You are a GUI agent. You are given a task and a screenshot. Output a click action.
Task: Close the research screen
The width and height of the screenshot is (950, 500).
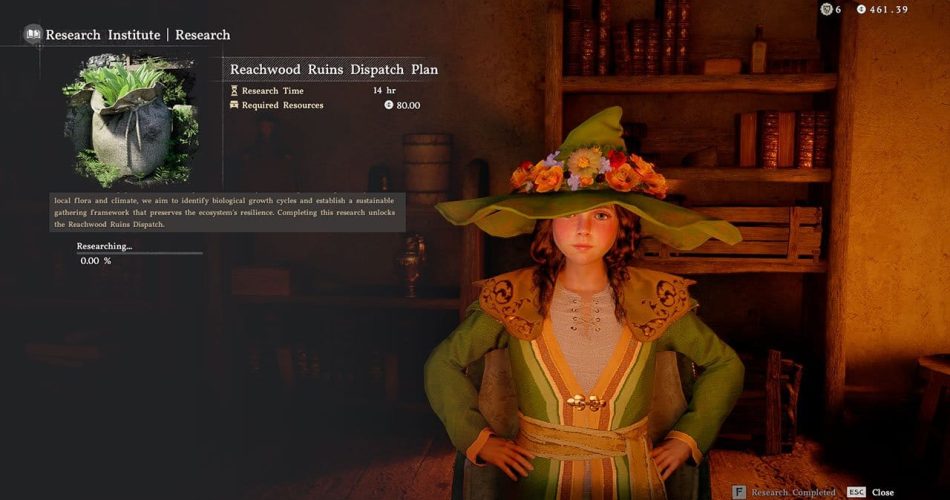(x=870, y=492)
